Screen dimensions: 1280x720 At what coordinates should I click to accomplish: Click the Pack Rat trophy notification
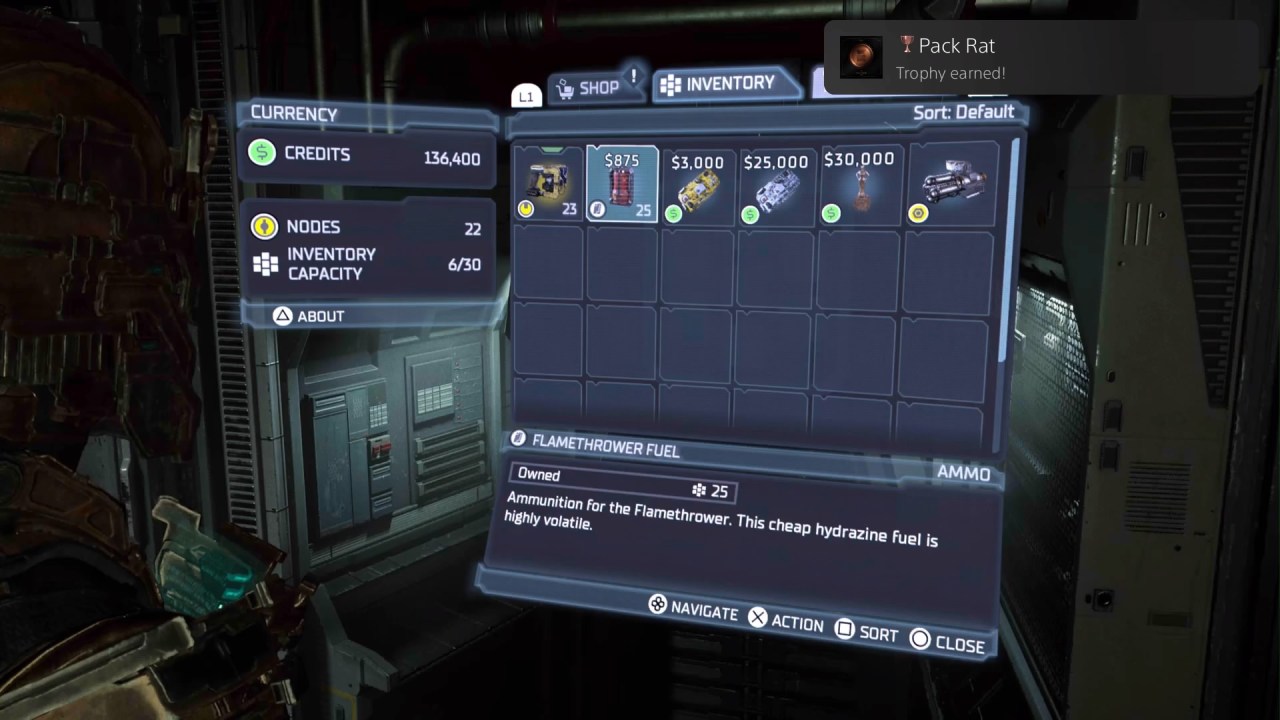coord(1040,56)
